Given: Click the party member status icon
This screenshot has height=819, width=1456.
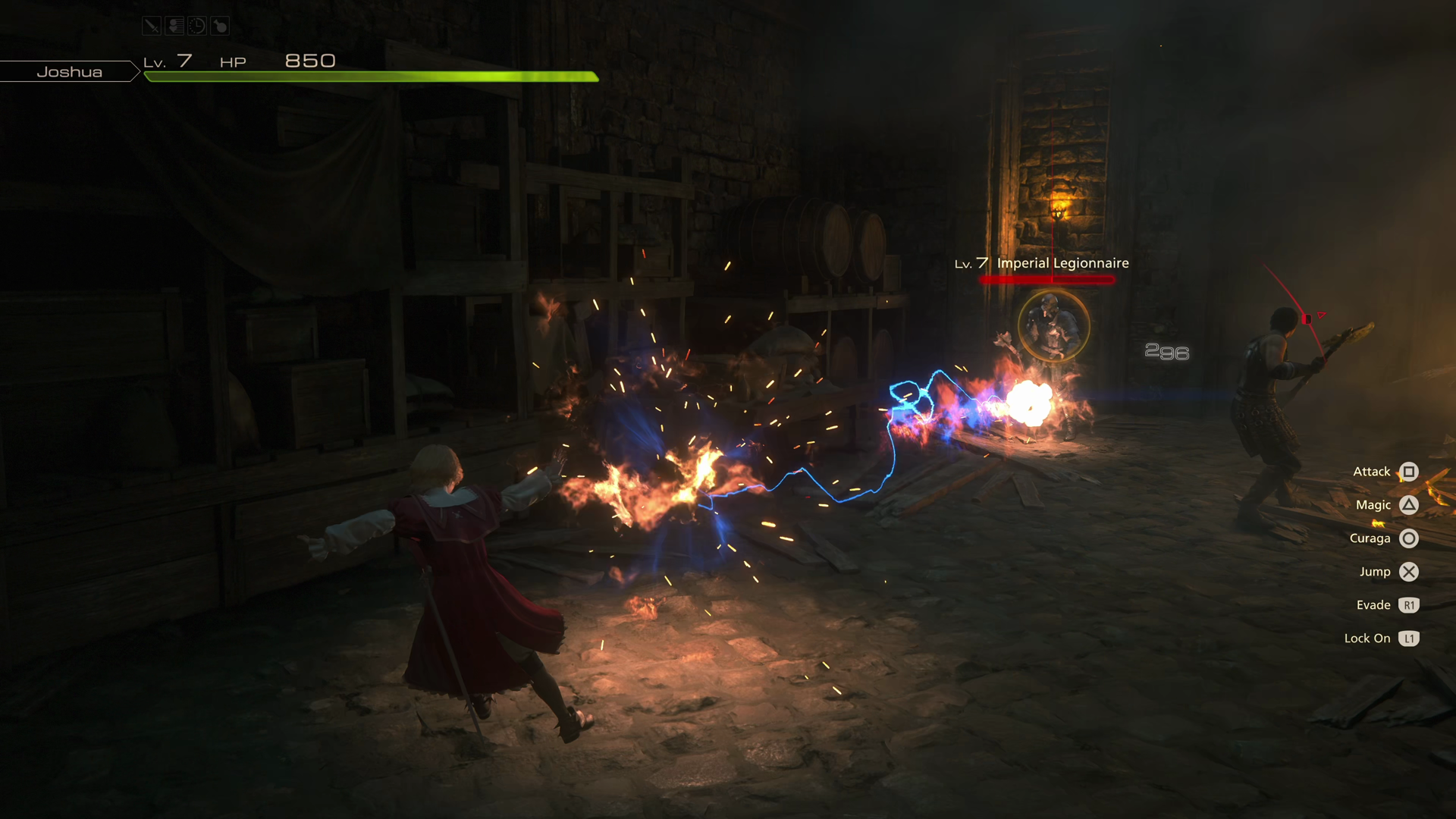Looking at the screenshot, I should pos(174,26).
